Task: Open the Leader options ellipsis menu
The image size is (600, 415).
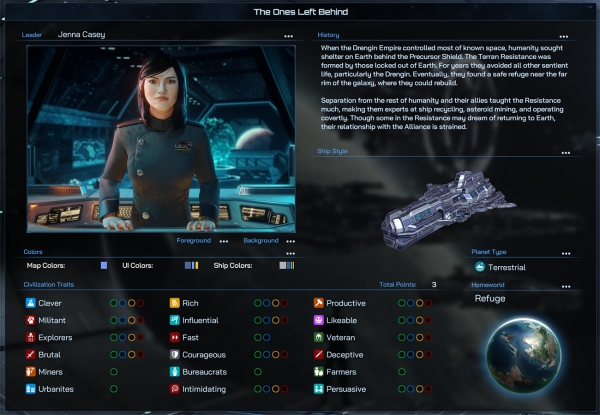Action: (289, 35)
